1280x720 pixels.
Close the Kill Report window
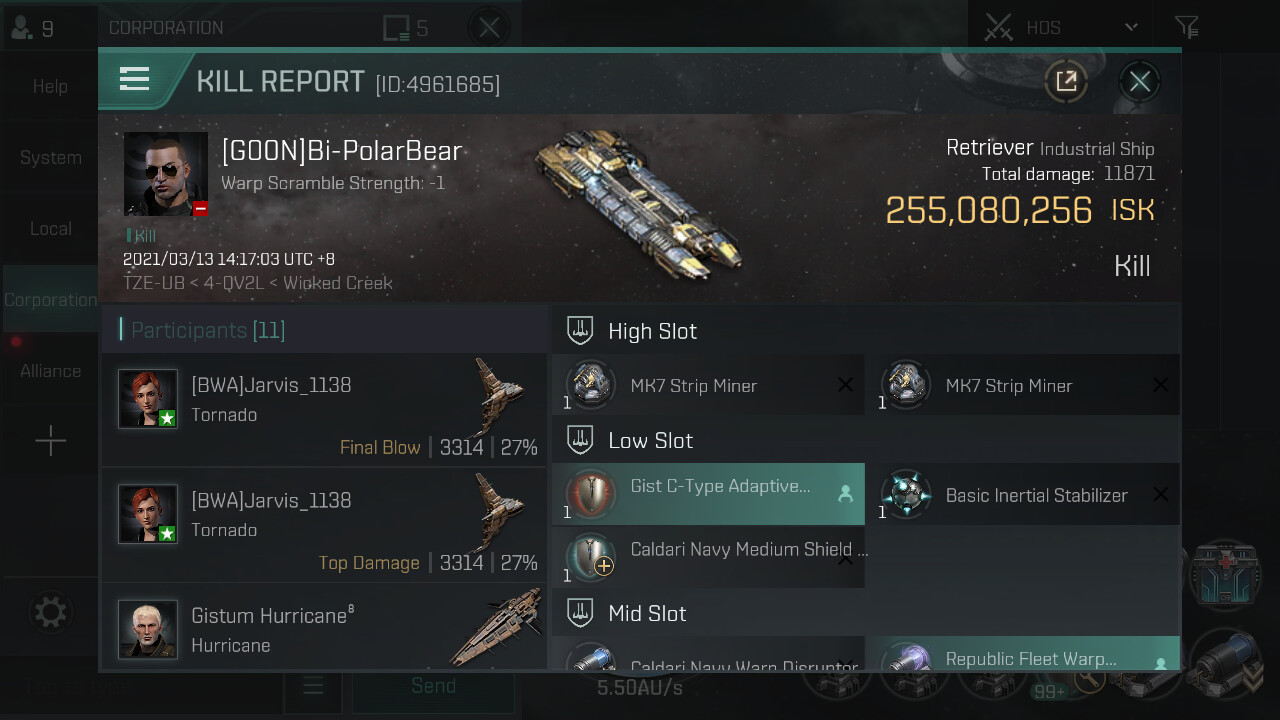(x=1139, y=82)
